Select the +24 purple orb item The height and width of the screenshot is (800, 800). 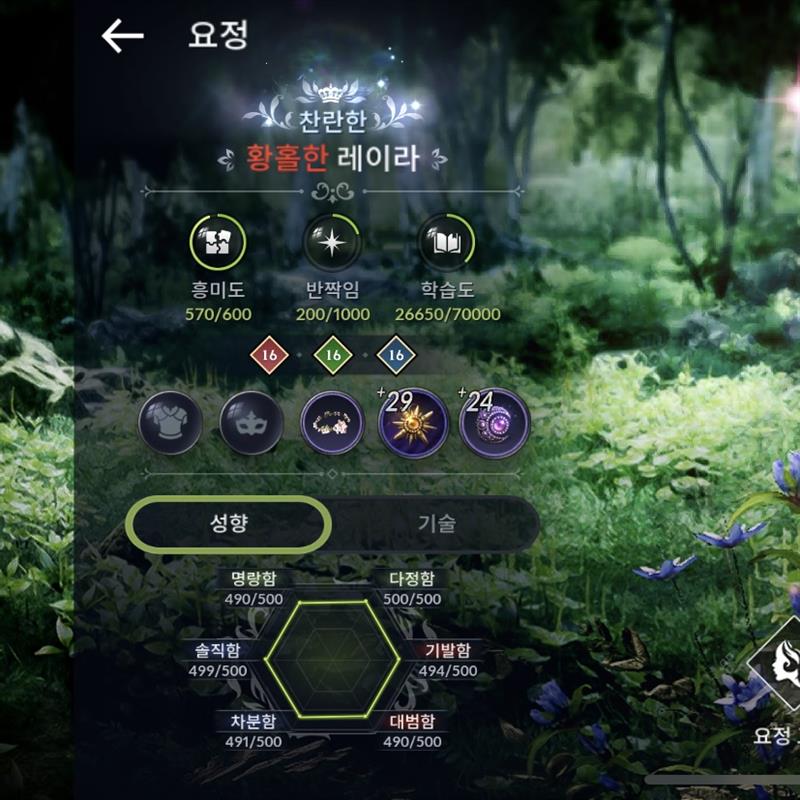coord(495,421)
